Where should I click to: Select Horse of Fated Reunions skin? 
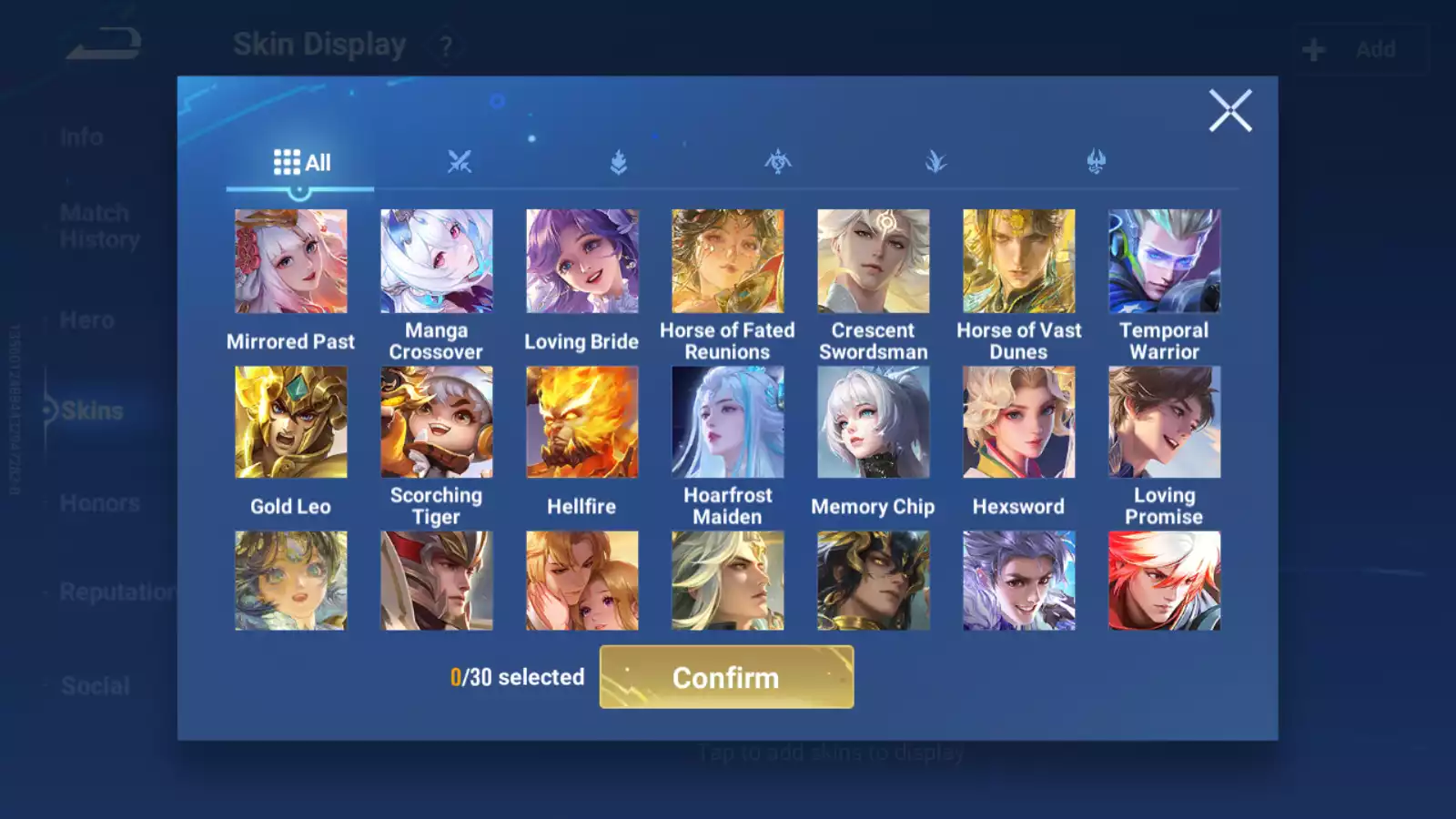pos(728,261)
